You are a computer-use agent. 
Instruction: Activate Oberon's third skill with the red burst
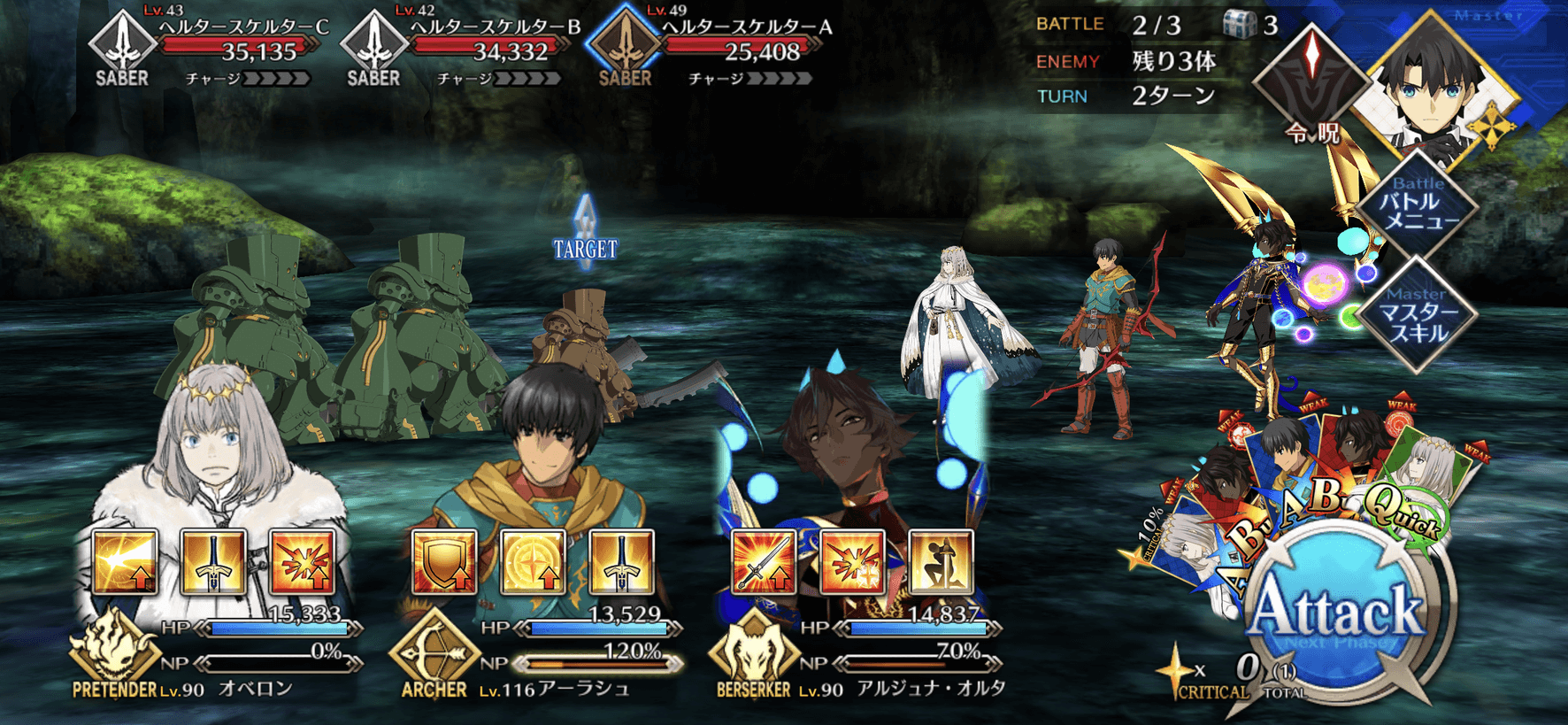[303, 562]
